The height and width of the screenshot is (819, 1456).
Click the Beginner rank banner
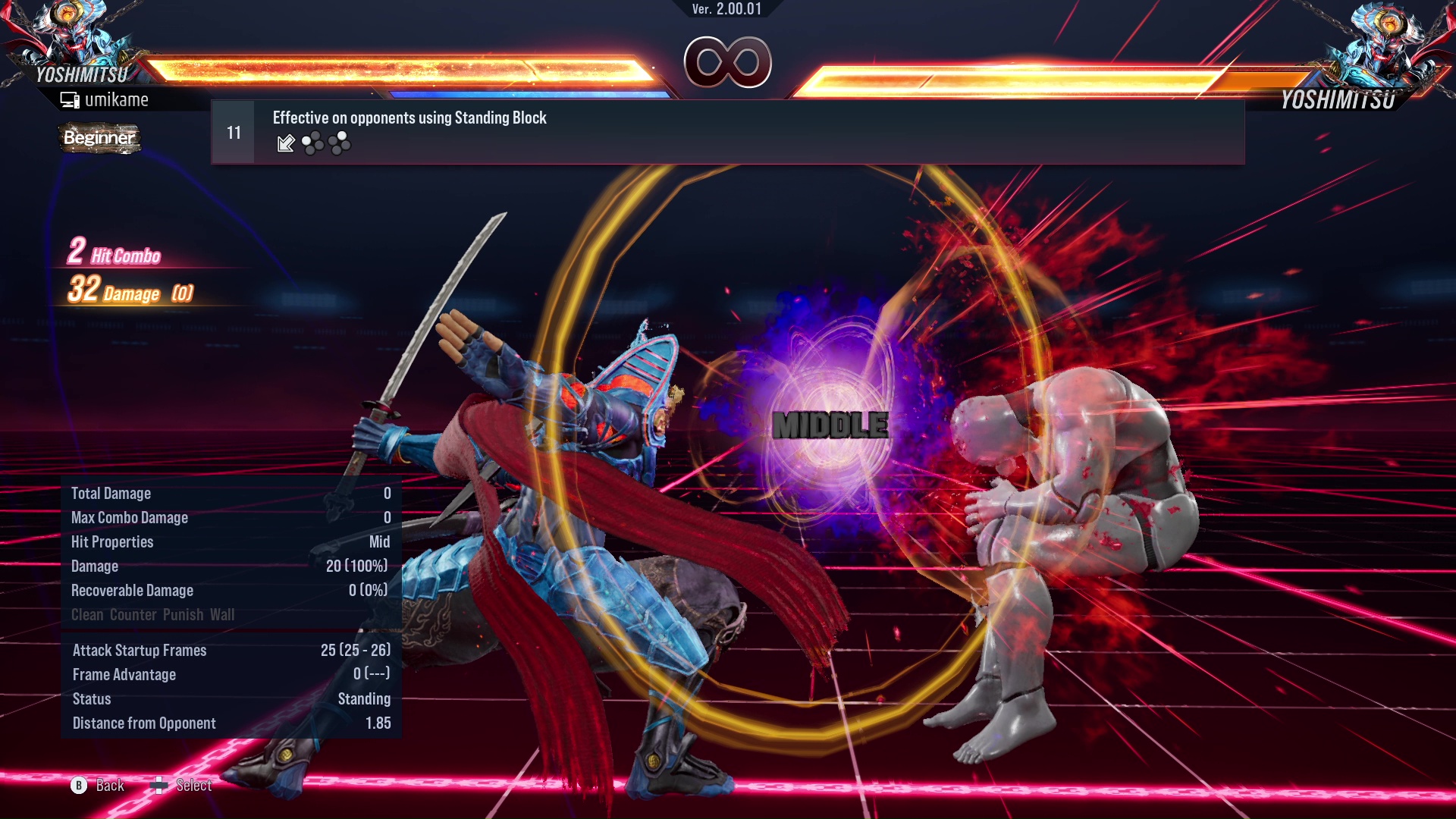(99, 139)
